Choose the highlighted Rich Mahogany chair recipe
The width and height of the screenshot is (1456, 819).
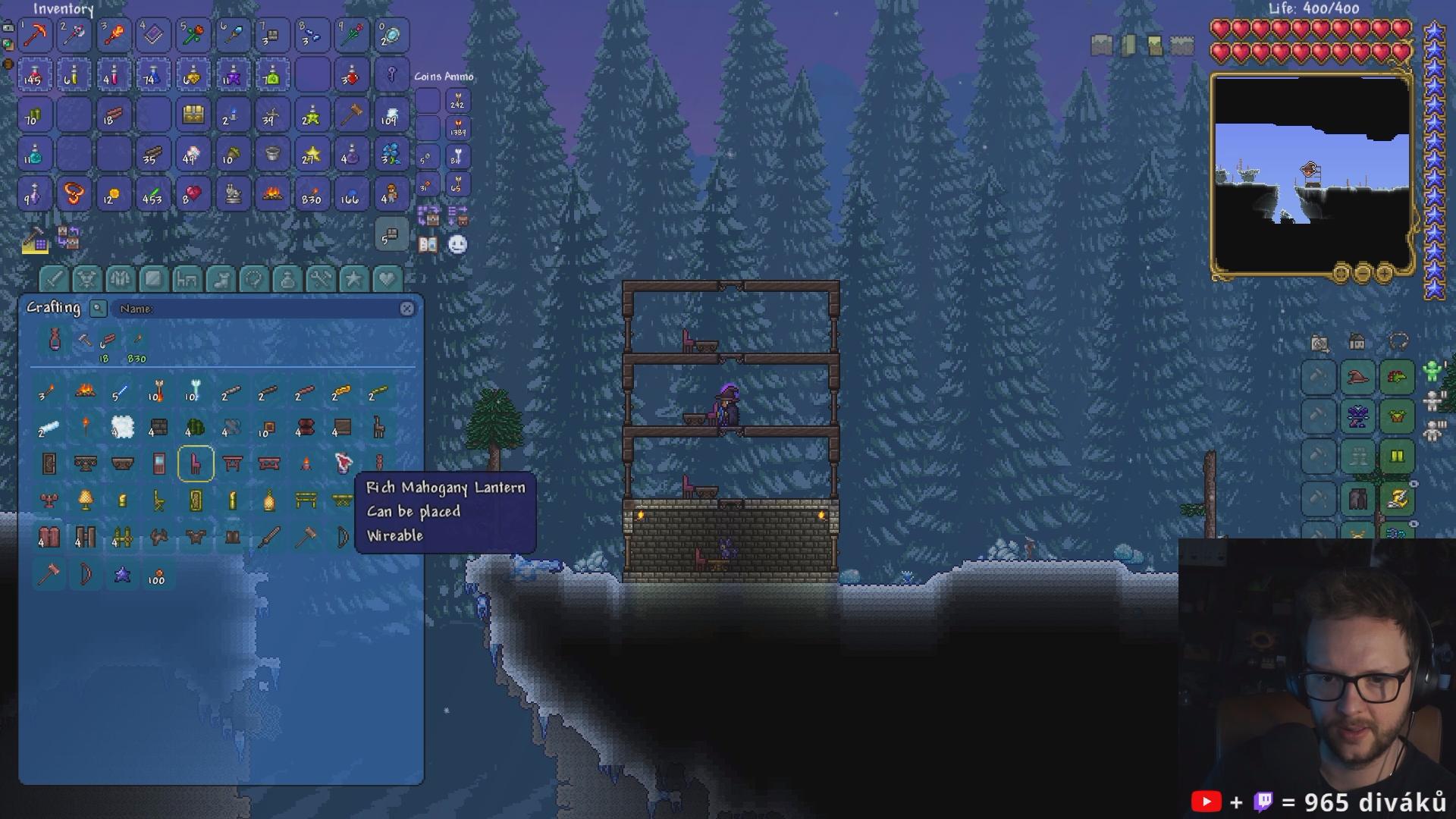196,463
